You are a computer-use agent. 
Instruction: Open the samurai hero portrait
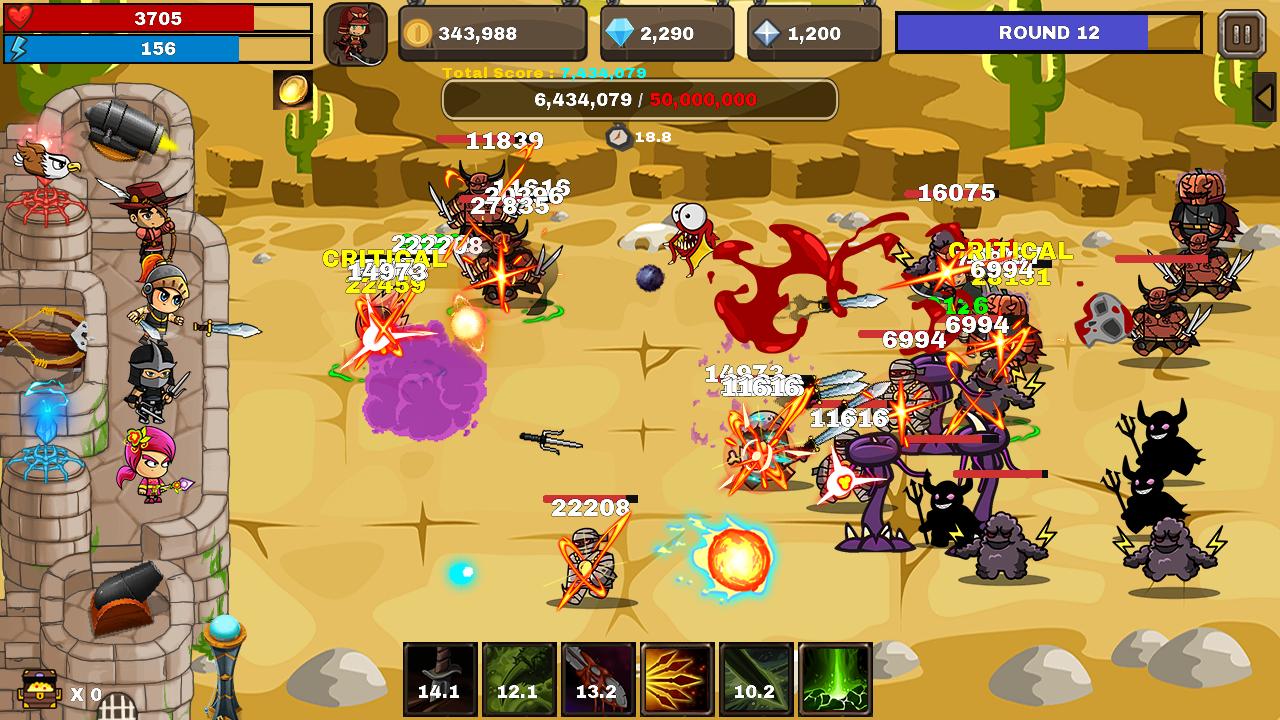(355, 34)
